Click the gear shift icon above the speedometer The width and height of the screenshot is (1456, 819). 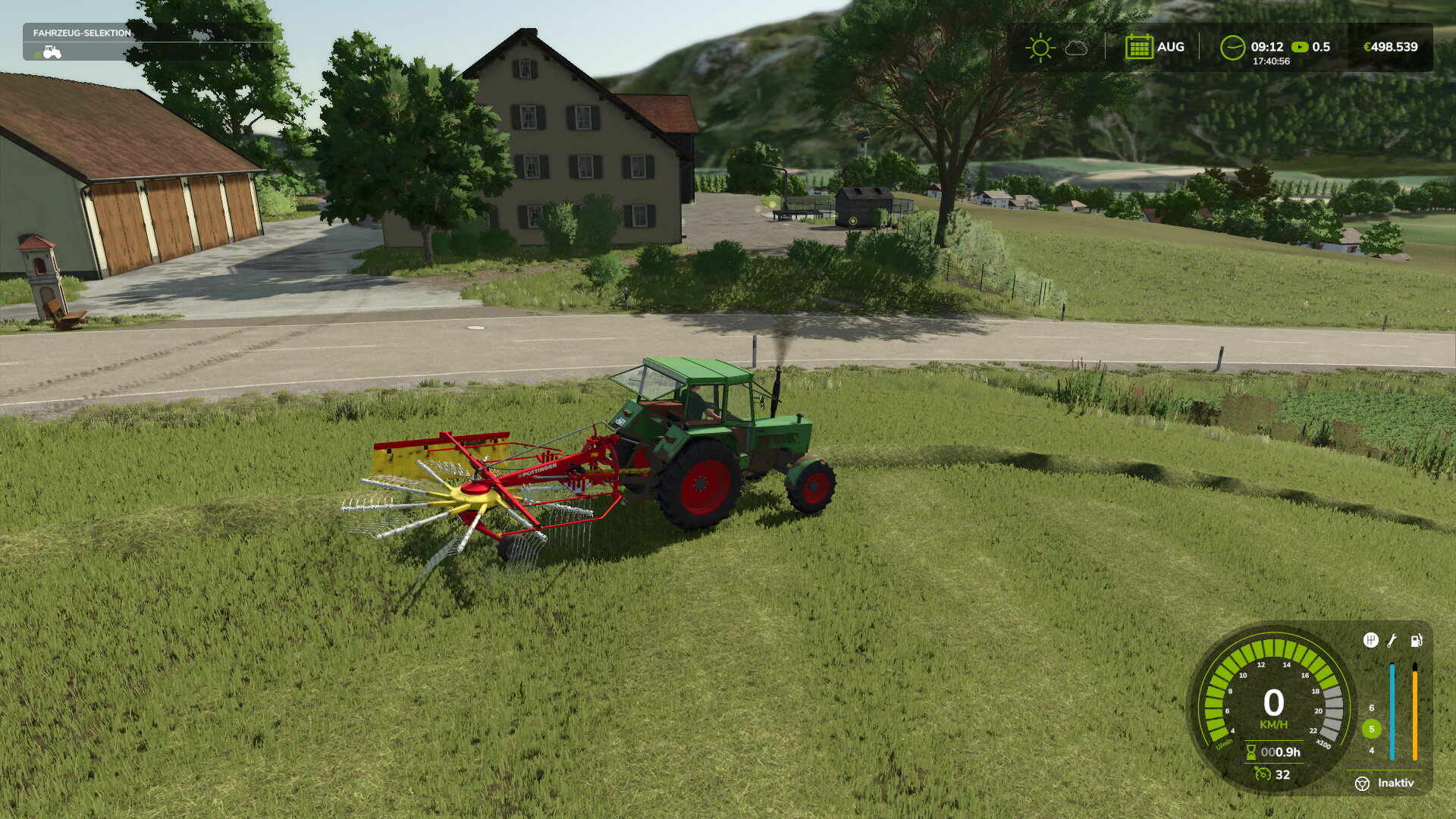tap(1370, 641)
